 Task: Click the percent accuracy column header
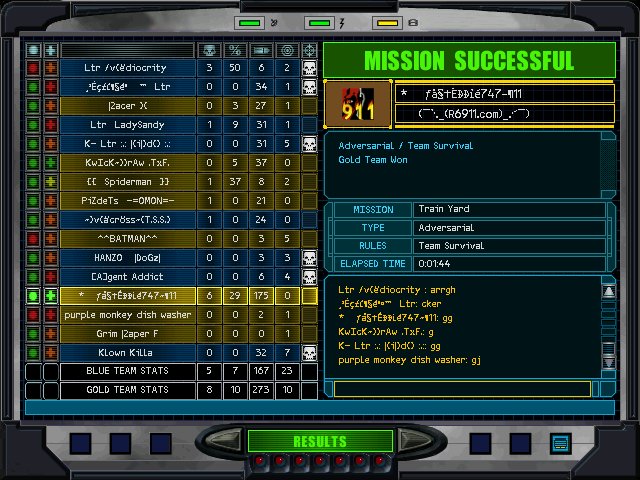click(235, 49)
